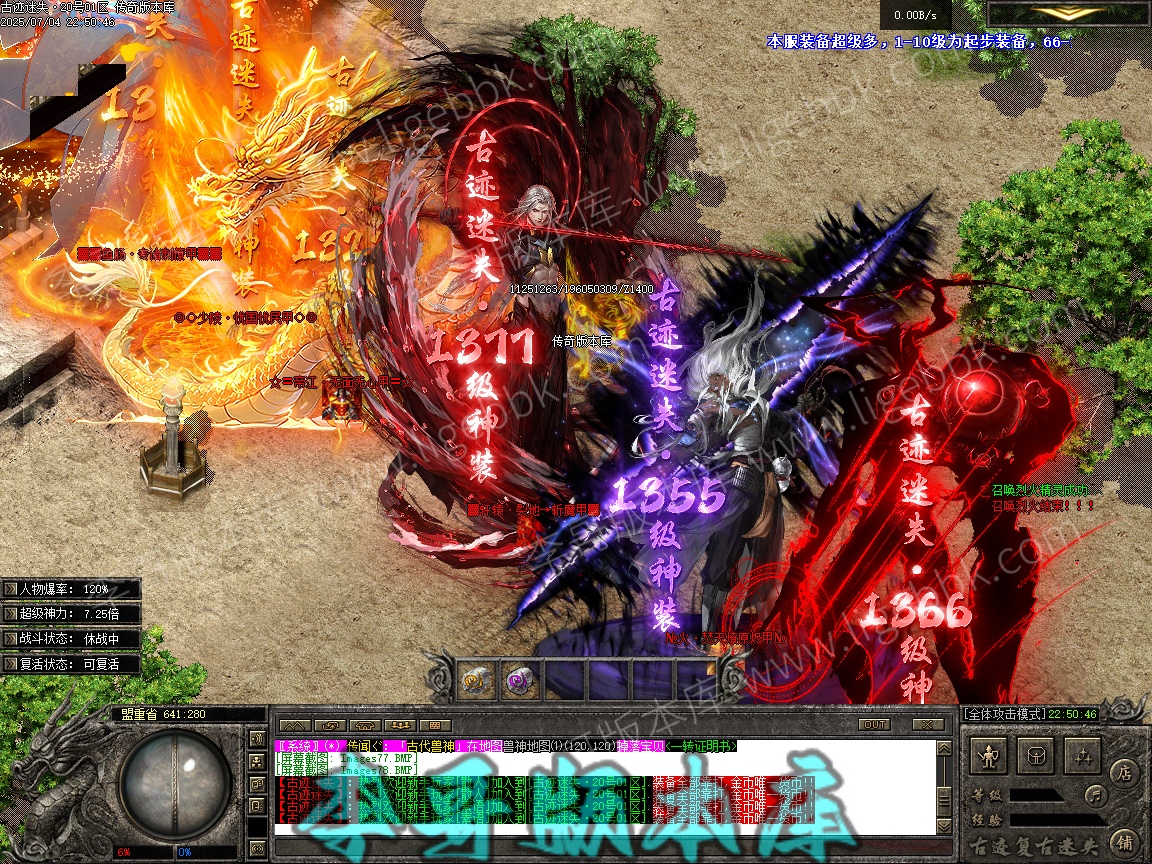
Task: Open the character equipment panel button
Action: [x=990, y=756]
